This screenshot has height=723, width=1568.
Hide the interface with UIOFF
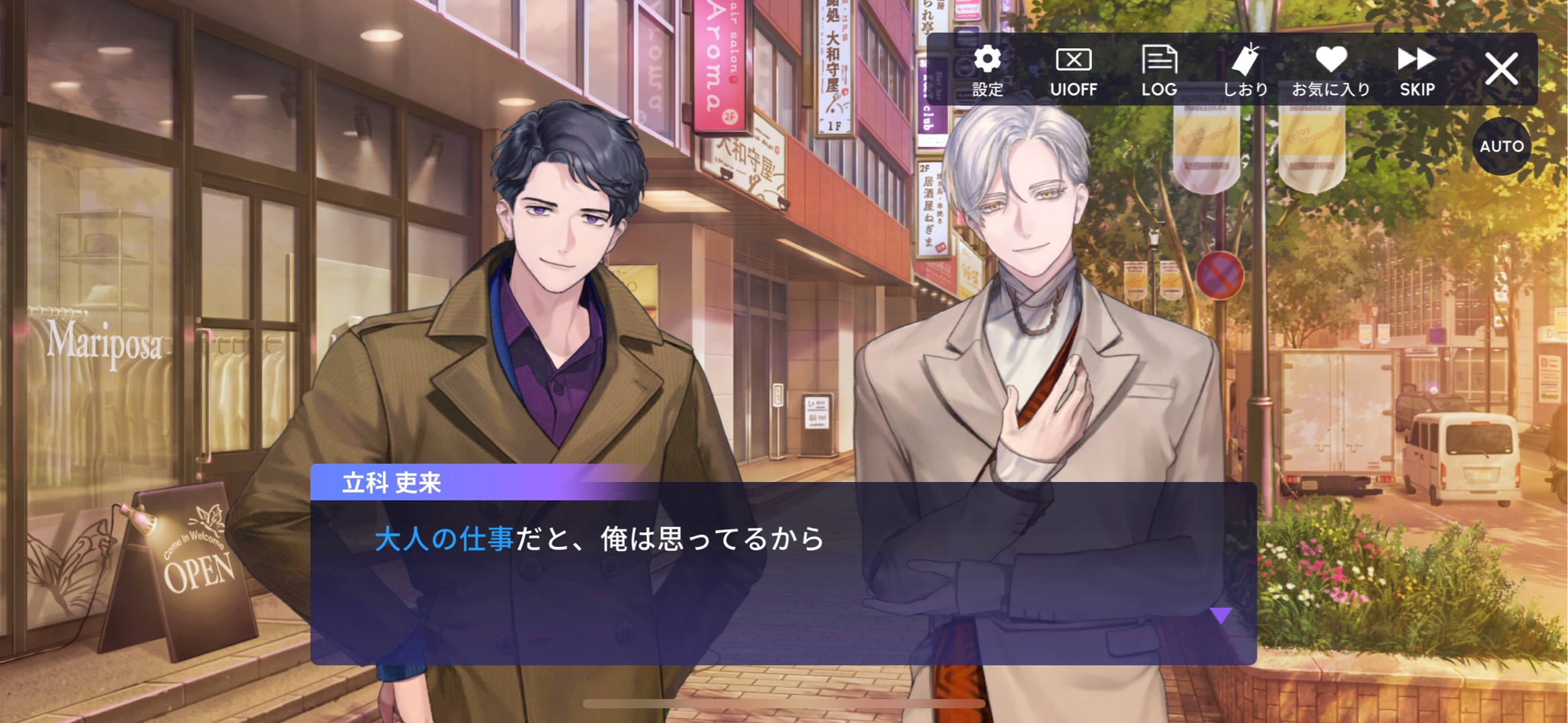[1073, 70]
